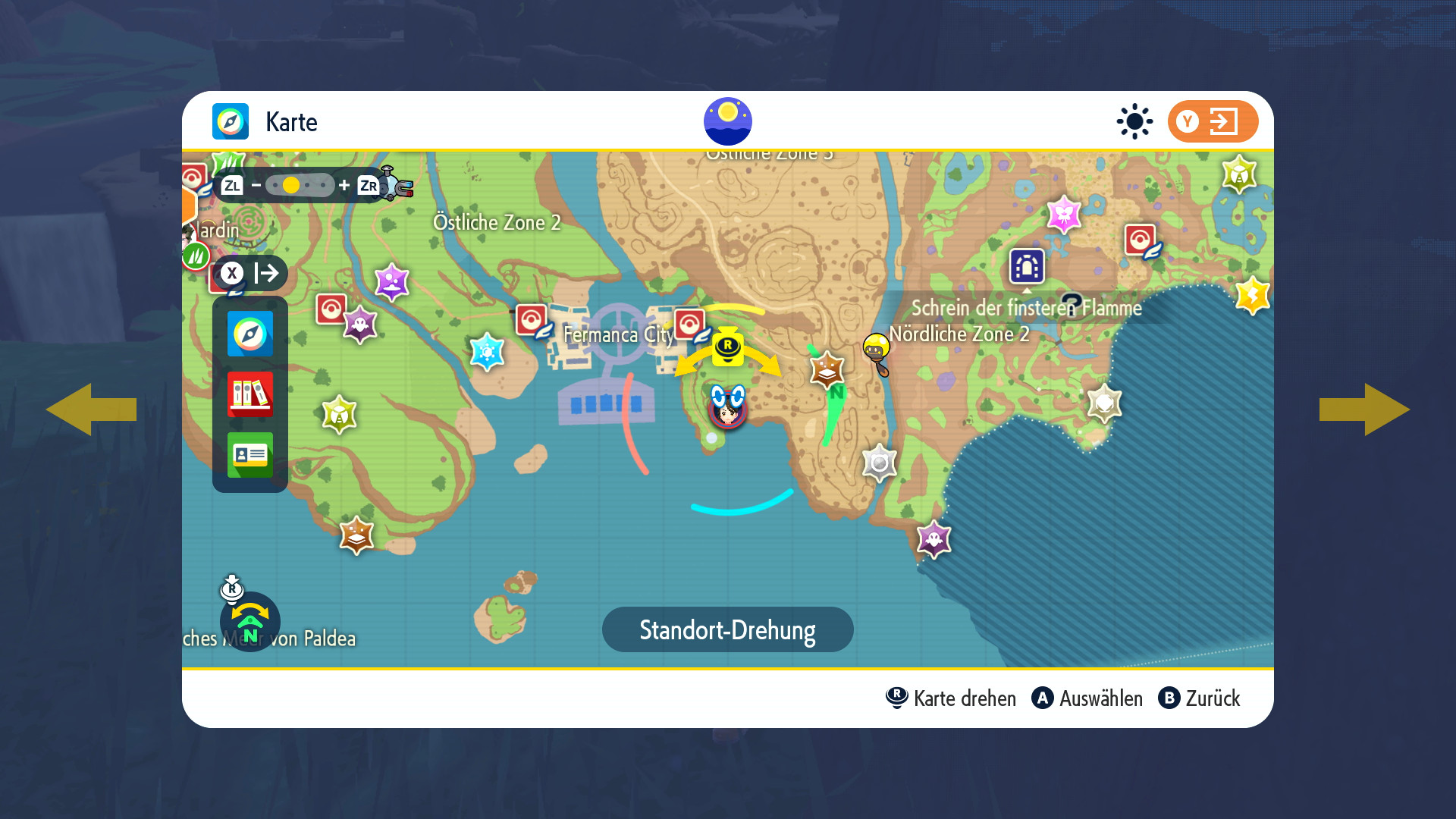This screenshot has width=1456, height=819.
Task: Toggle the north compass indicator
Action: point(250,622)
